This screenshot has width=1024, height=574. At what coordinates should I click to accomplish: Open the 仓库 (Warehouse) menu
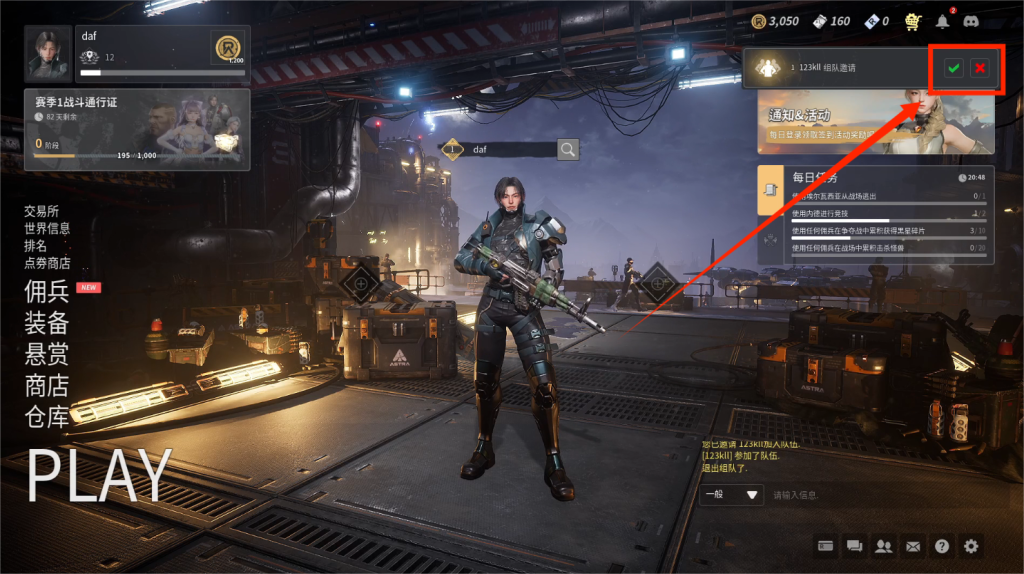(x=47, y=416)
